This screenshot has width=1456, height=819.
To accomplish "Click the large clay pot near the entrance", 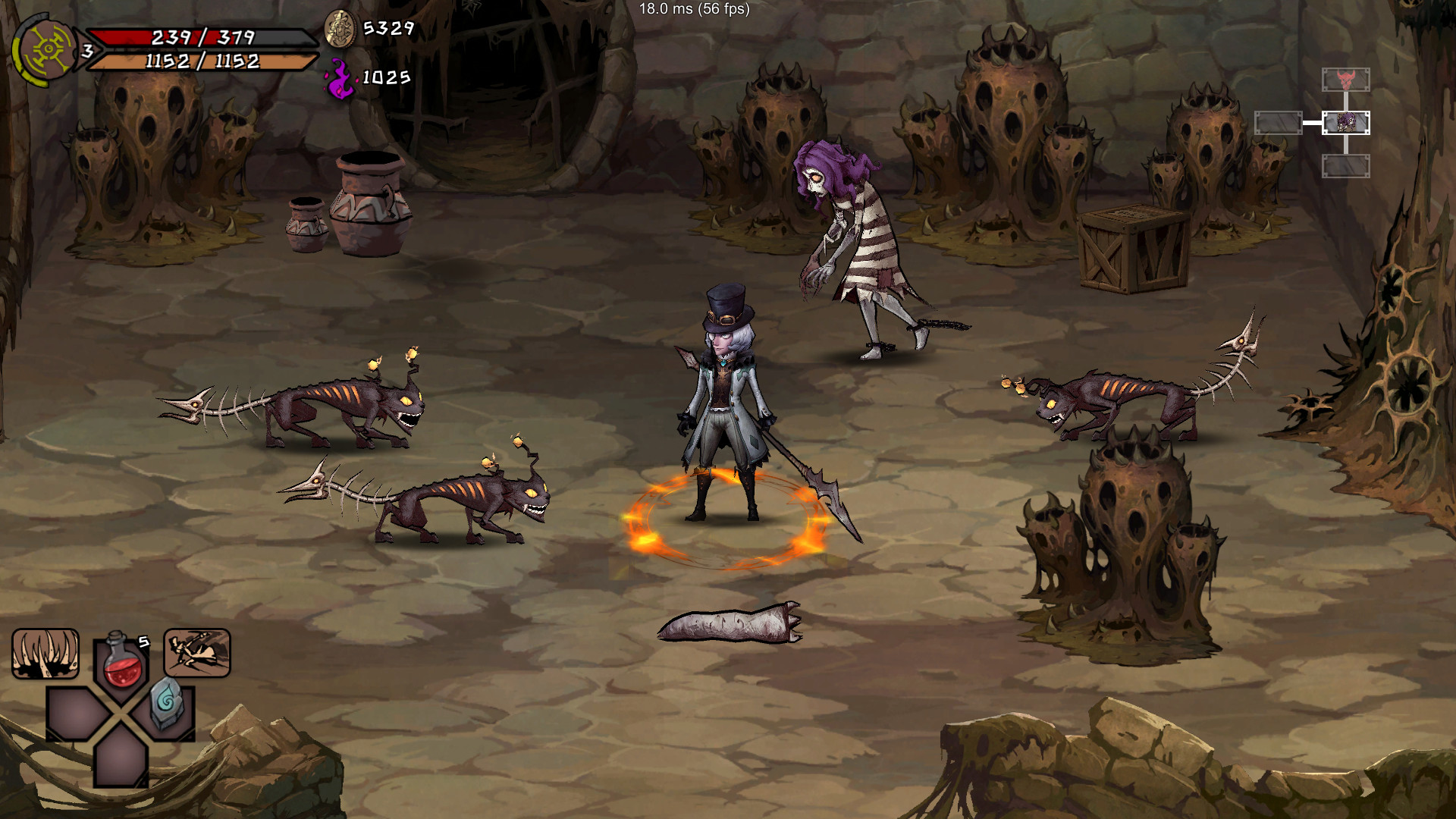I will (372, 205).
